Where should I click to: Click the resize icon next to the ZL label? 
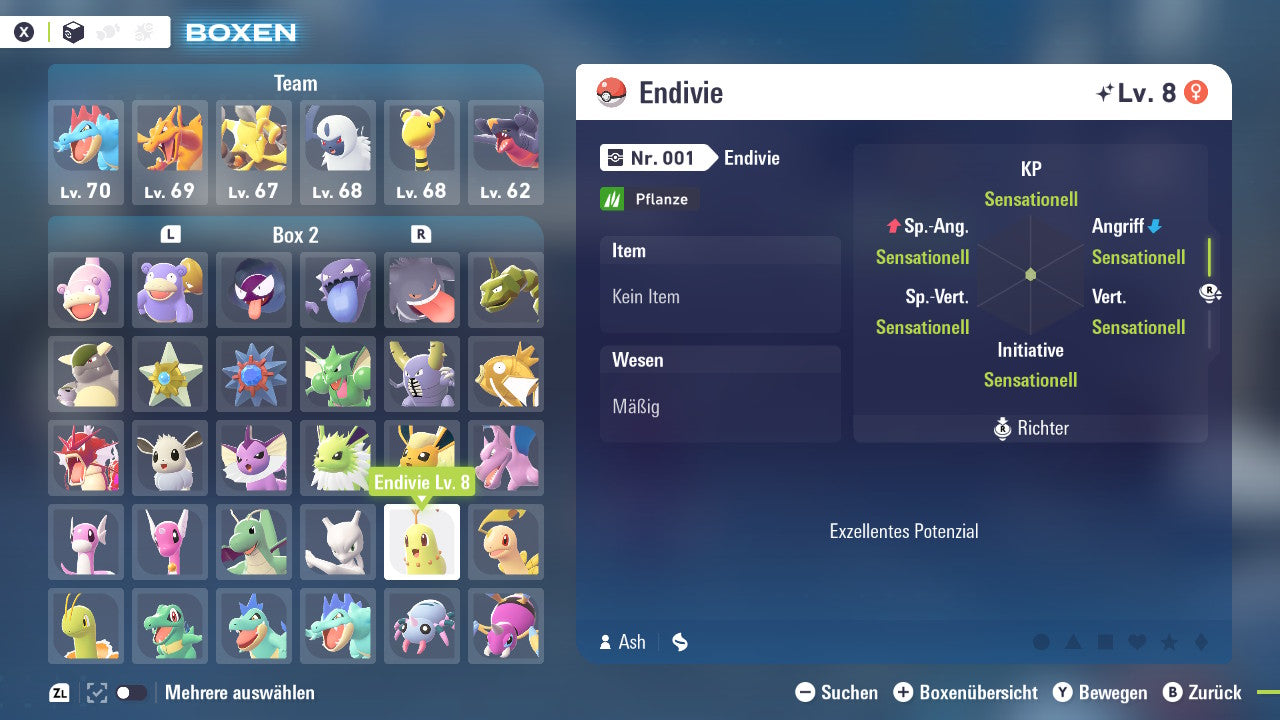[x=95, y=692]
